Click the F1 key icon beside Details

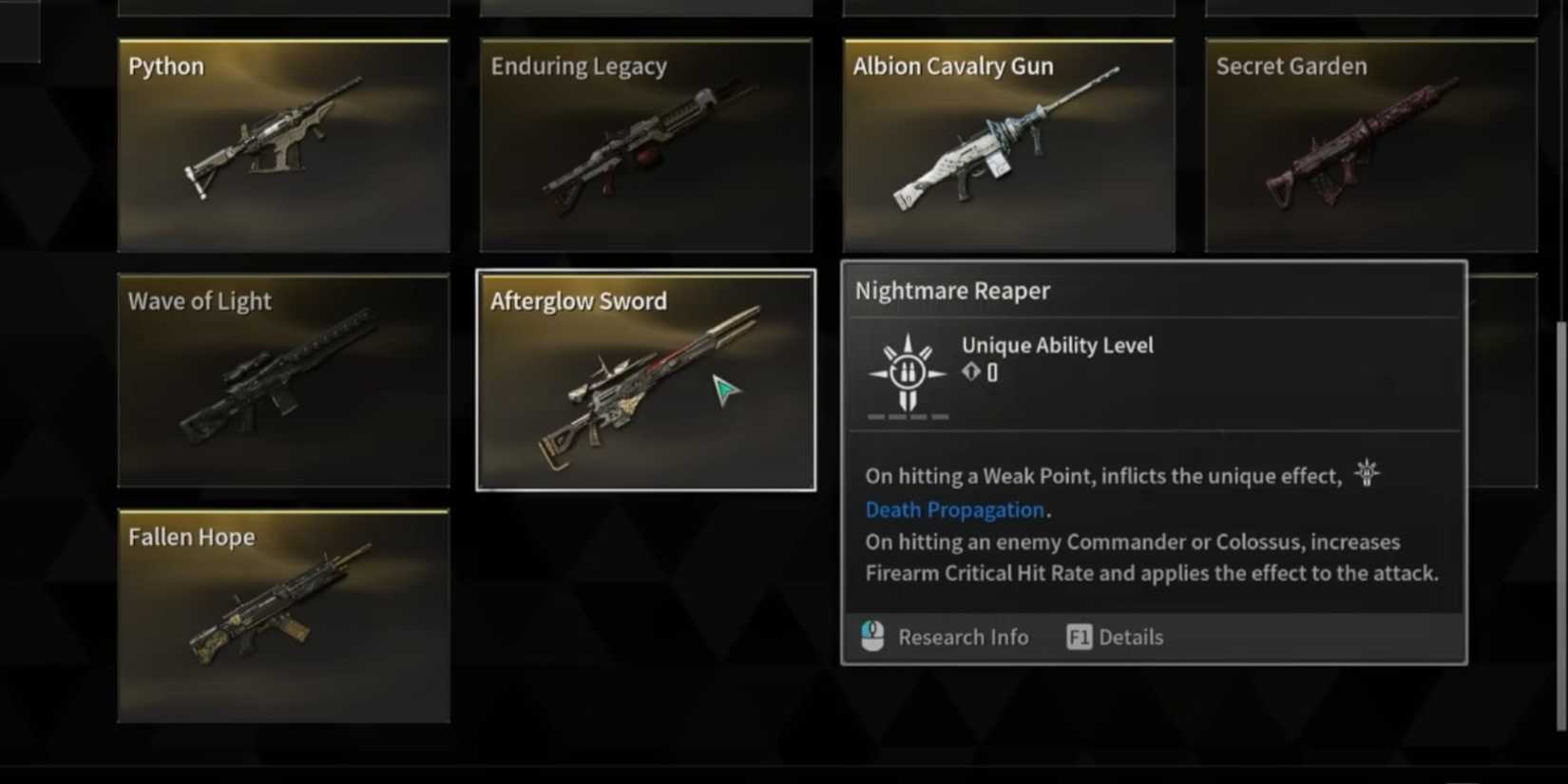[x=1079, y=638]
